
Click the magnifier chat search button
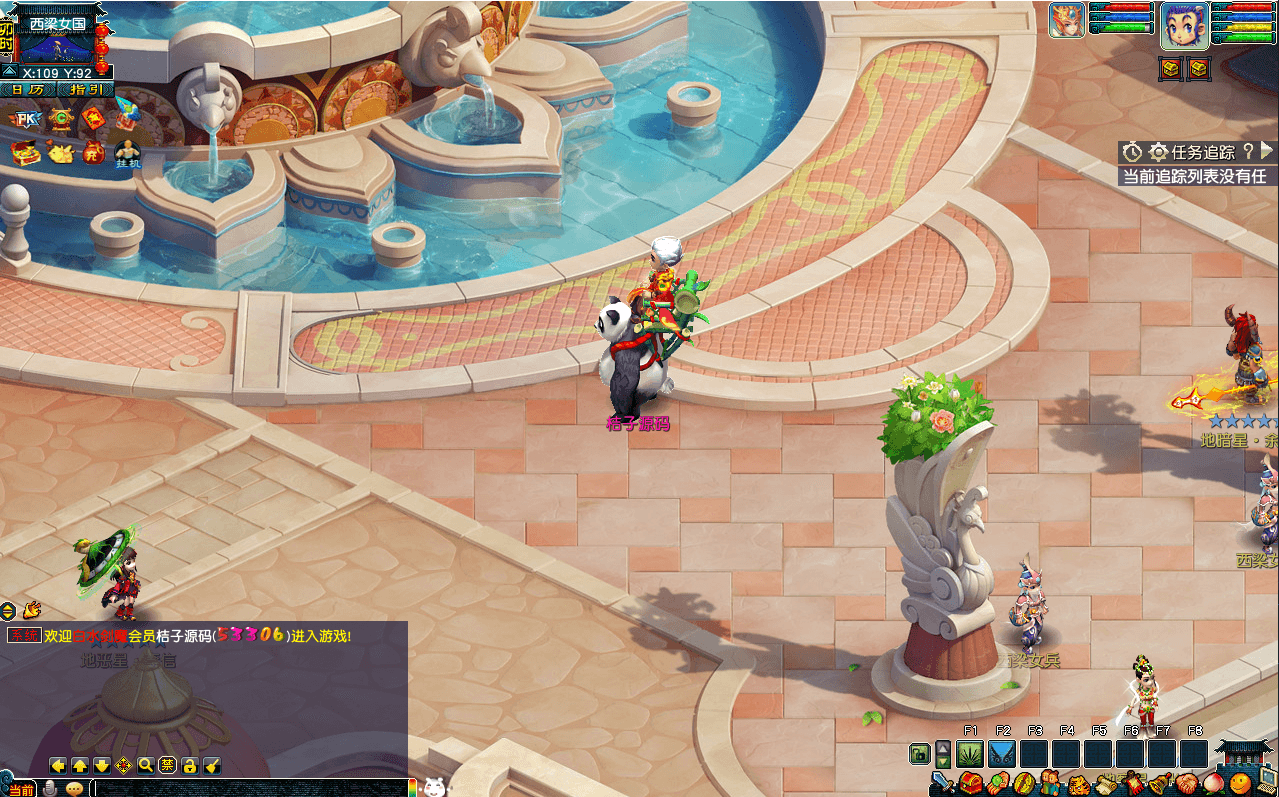click(145, 765)
